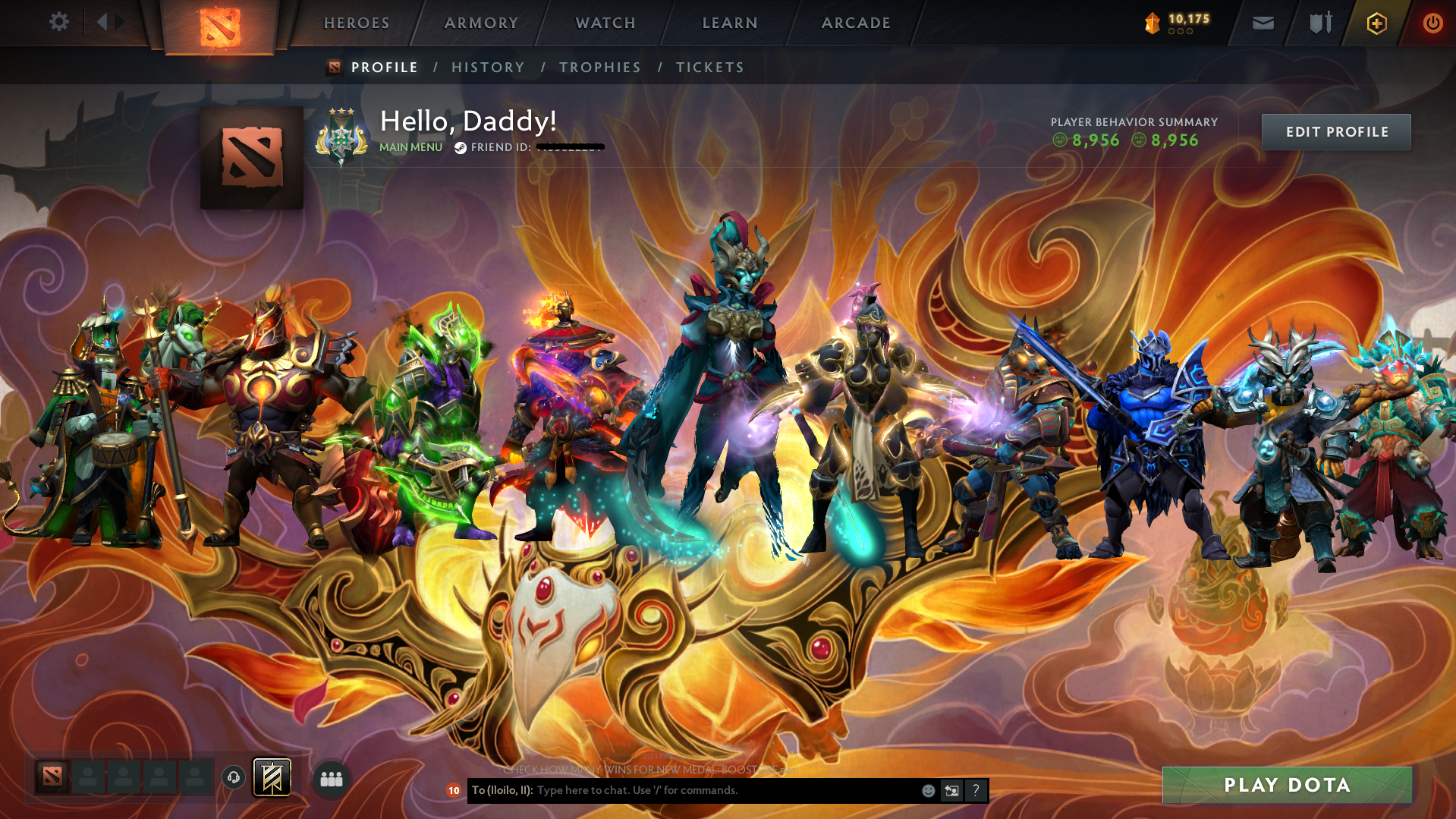
Task: Click the Dota 2 logo above the navbar
Action: coord(219,23)
